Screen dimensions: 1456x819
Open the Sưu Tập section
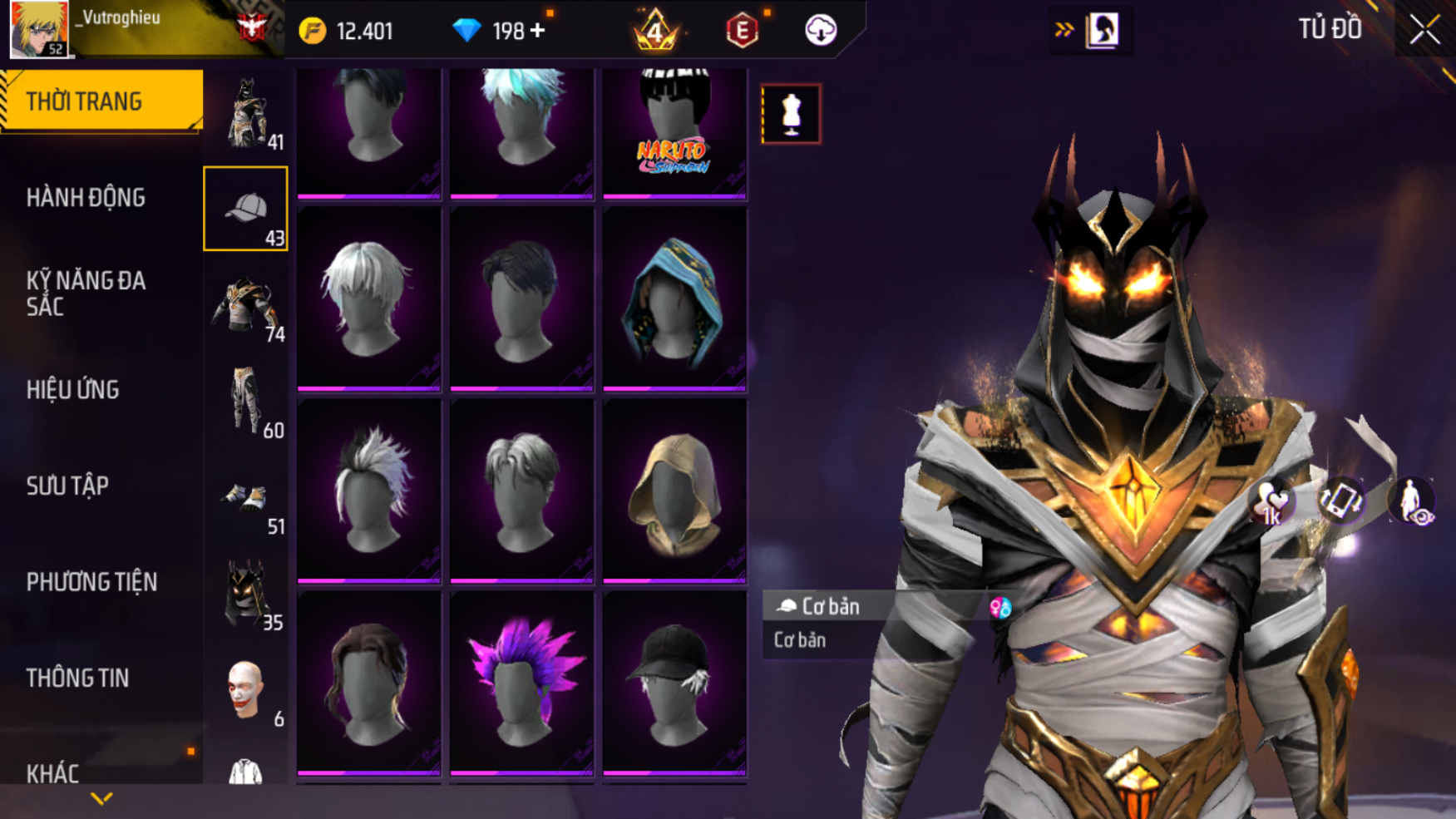67,486
